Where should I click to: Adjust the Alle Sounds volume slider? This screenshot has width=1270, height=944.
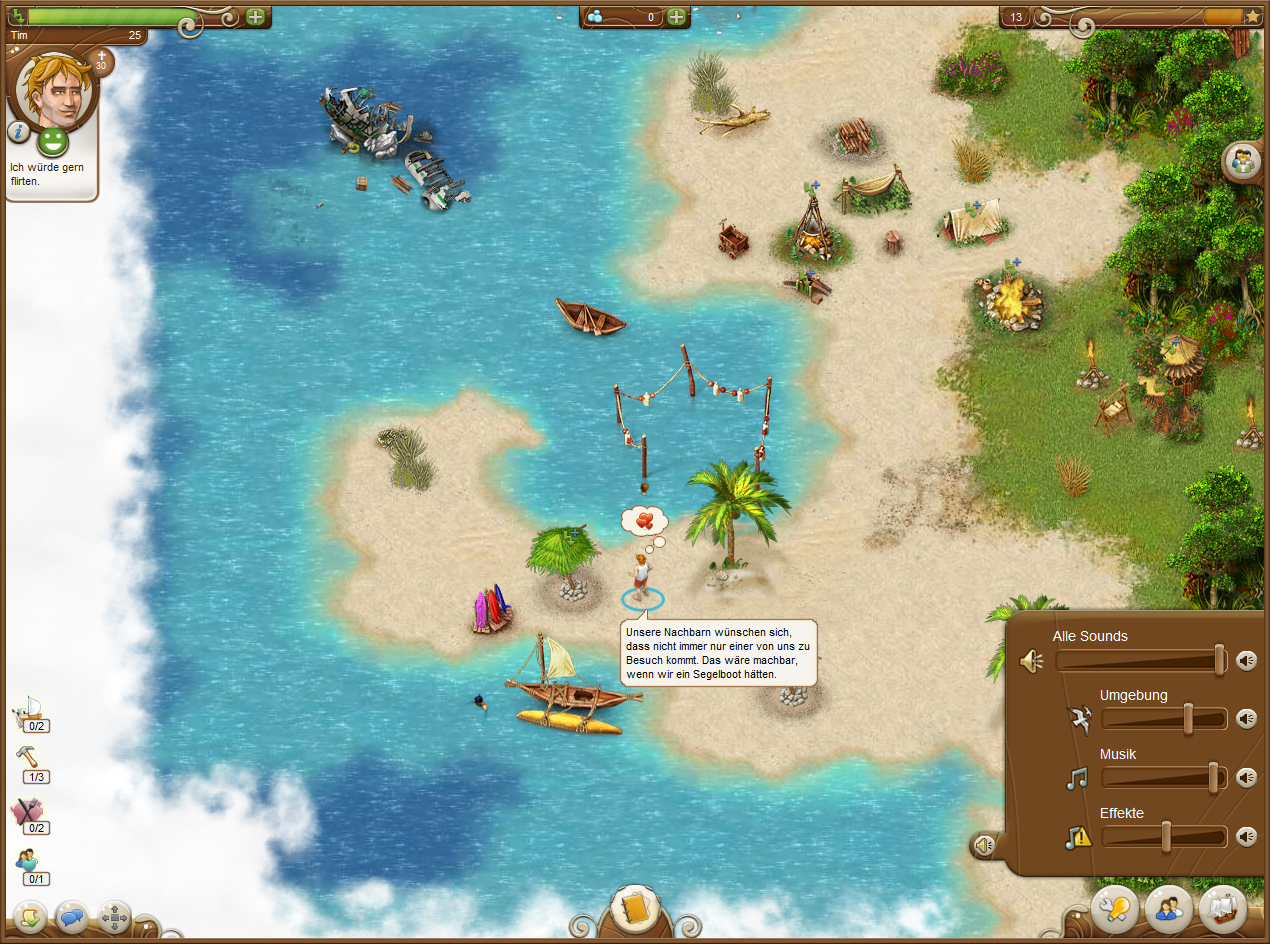pyautogui.click(x=1220, y=660)
